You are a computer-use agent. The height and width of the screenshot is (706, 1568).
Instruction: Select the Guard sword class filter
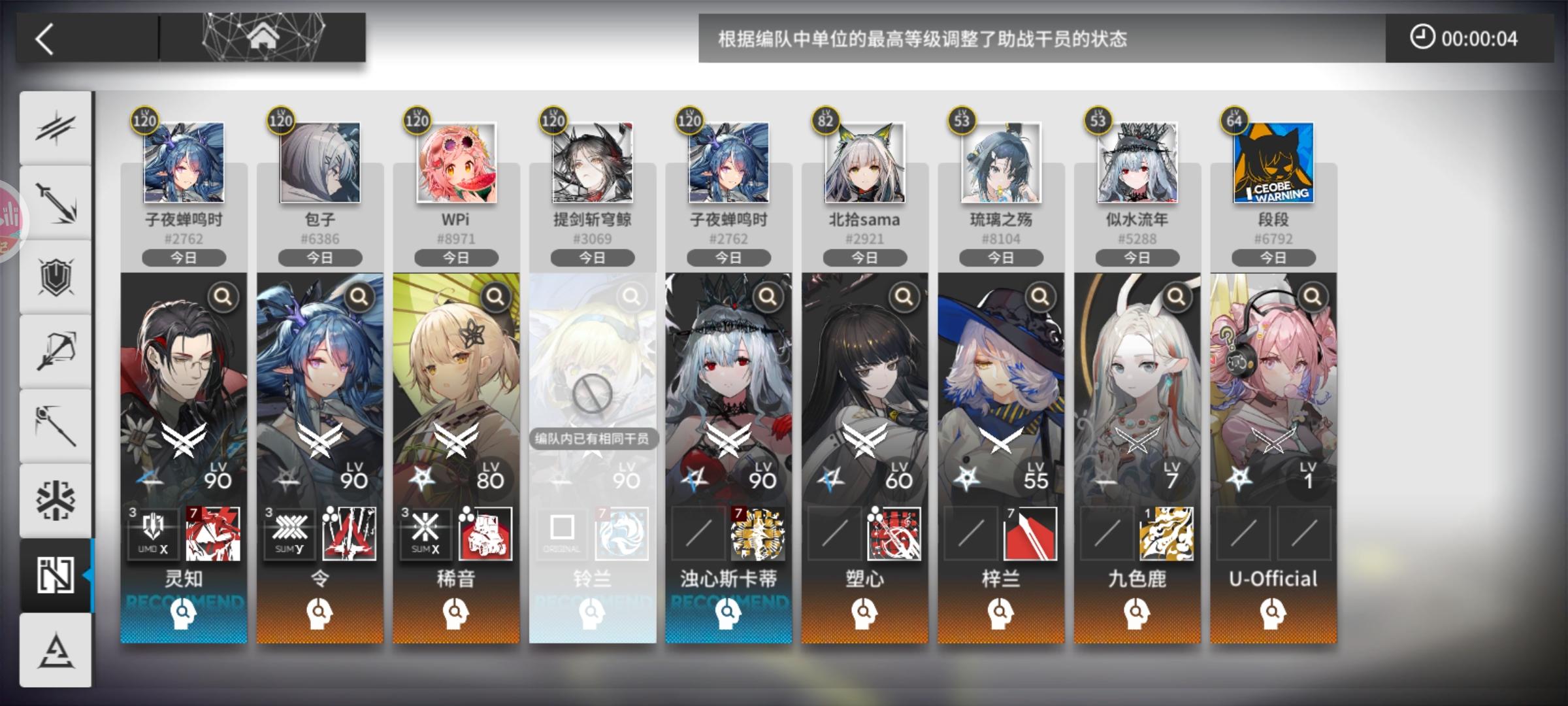pos(56,204)
